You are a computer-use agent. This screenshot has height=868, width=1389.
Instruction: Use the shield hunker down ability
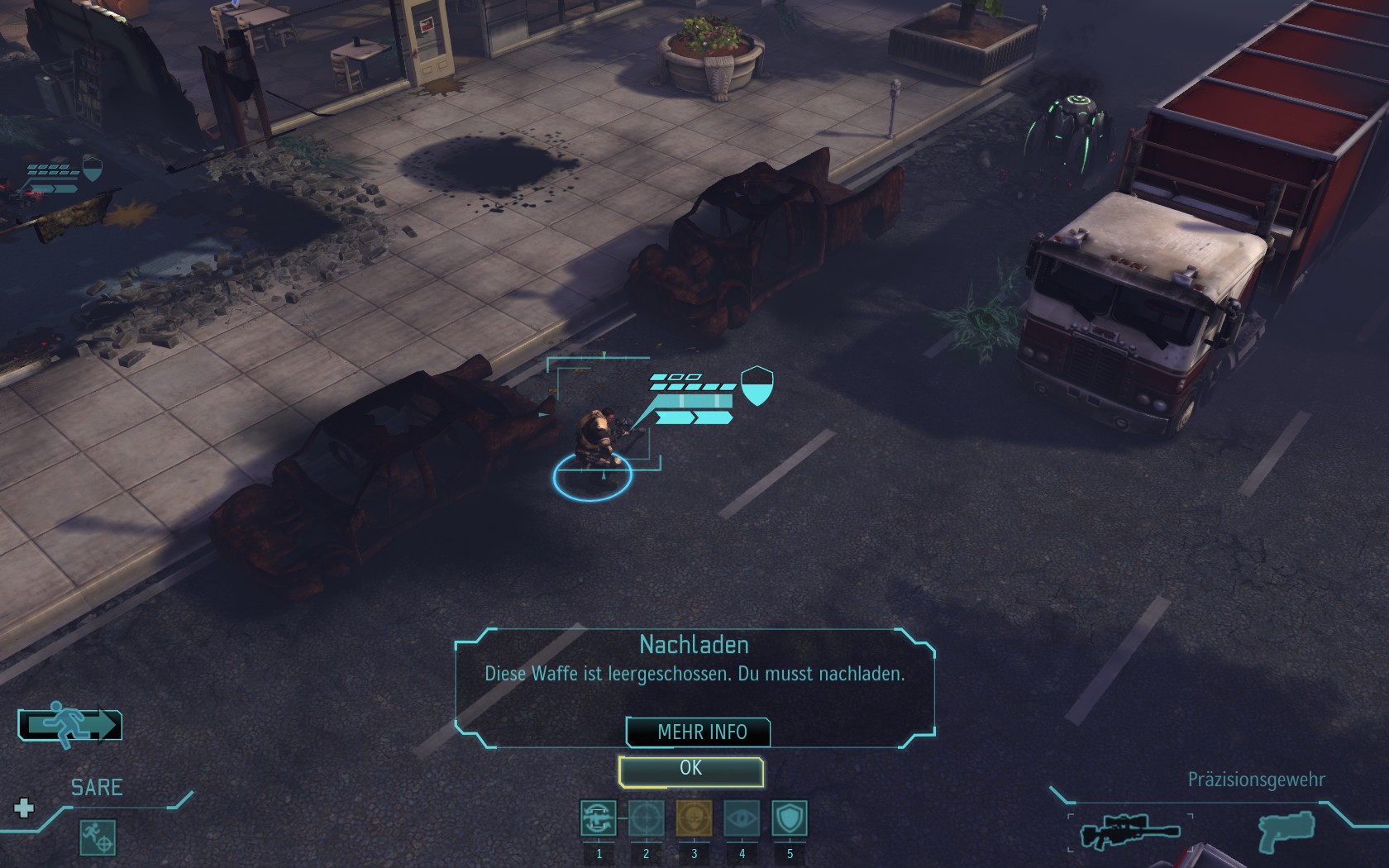click(790, 818)
